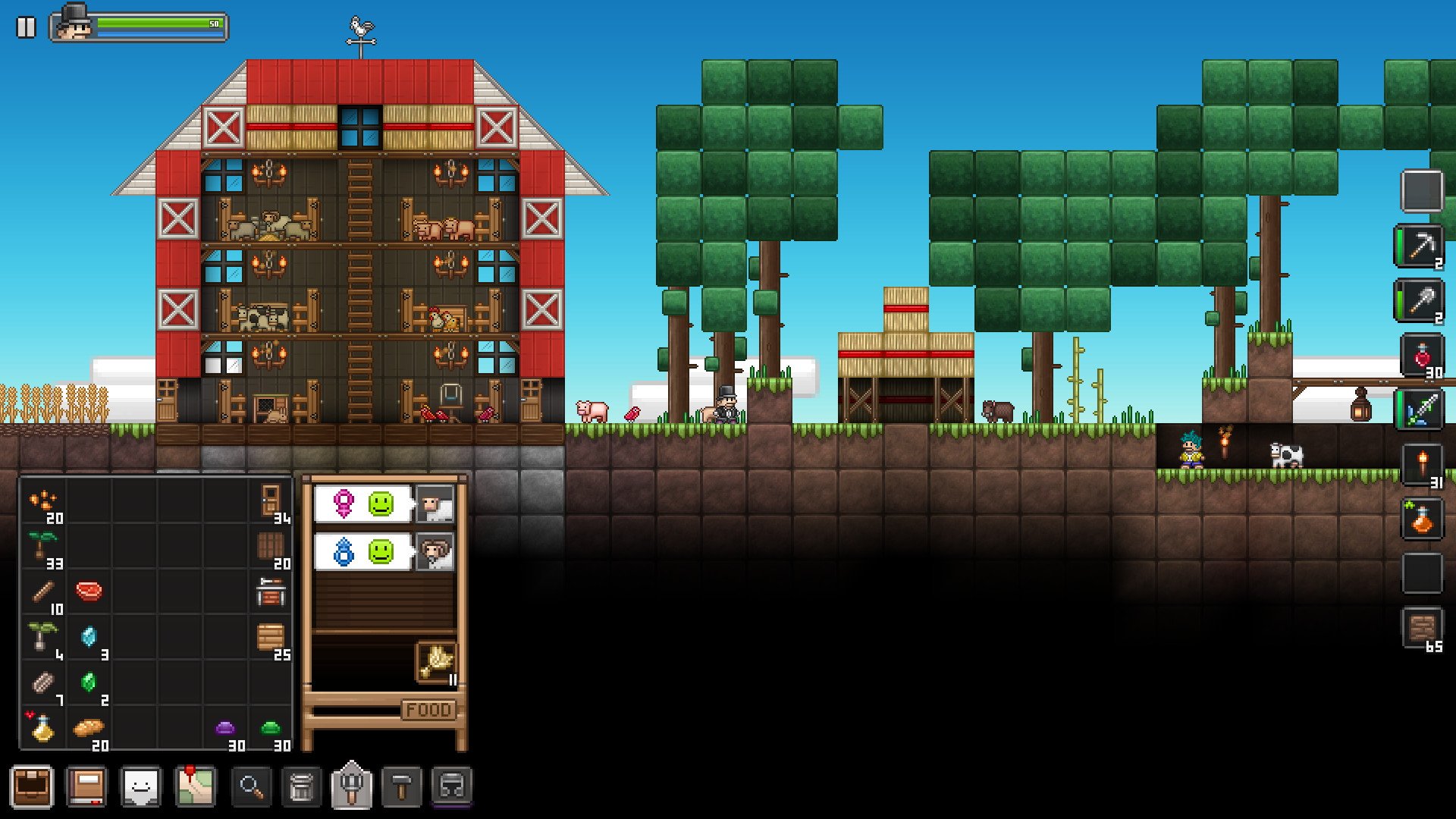Equip the shovel from the hotbar
This screenshot has height=819, width=1456.
1421,302
